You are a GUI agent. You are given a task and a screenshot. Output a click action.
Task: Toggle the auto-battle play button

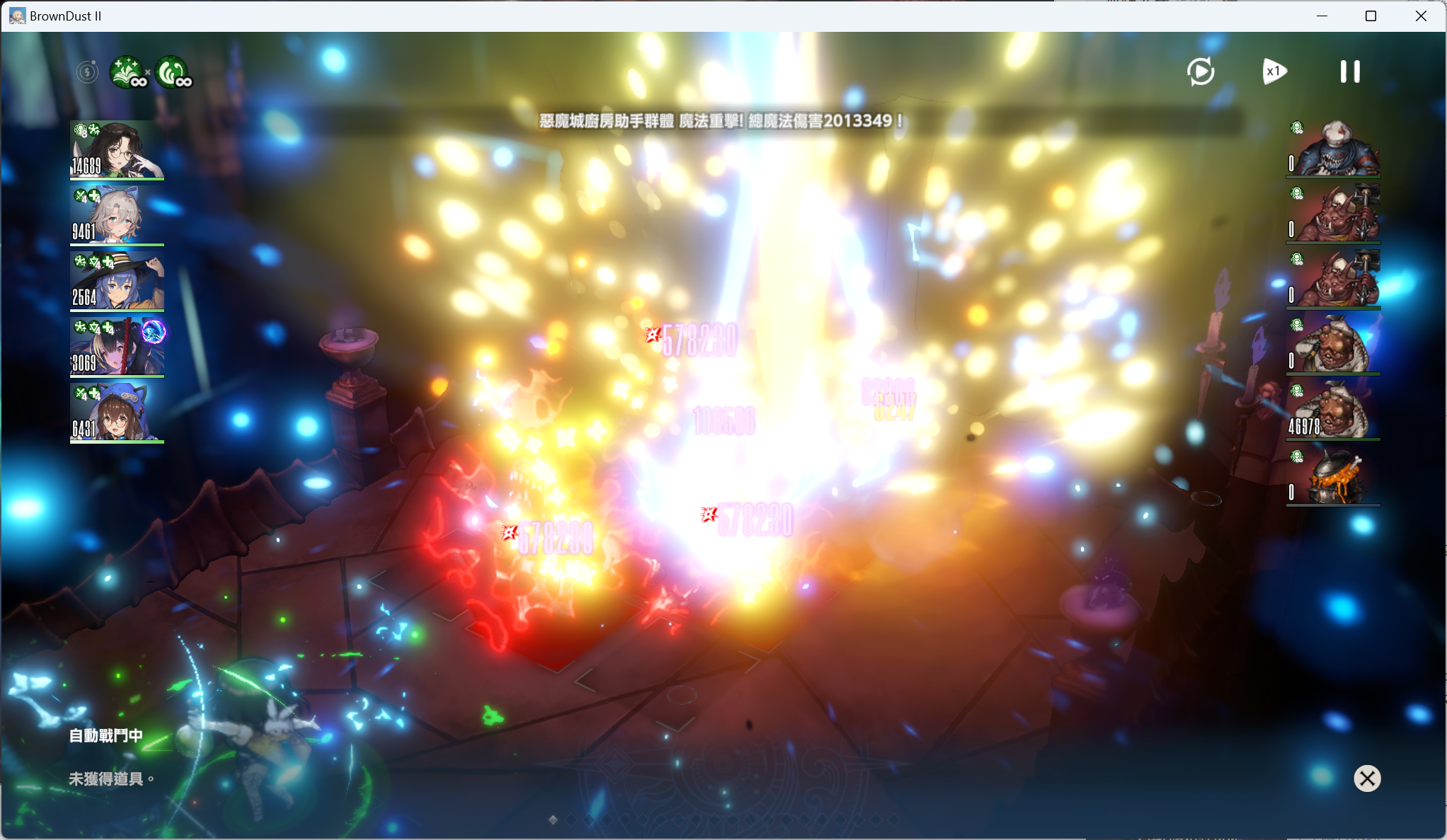(1201, 71)
